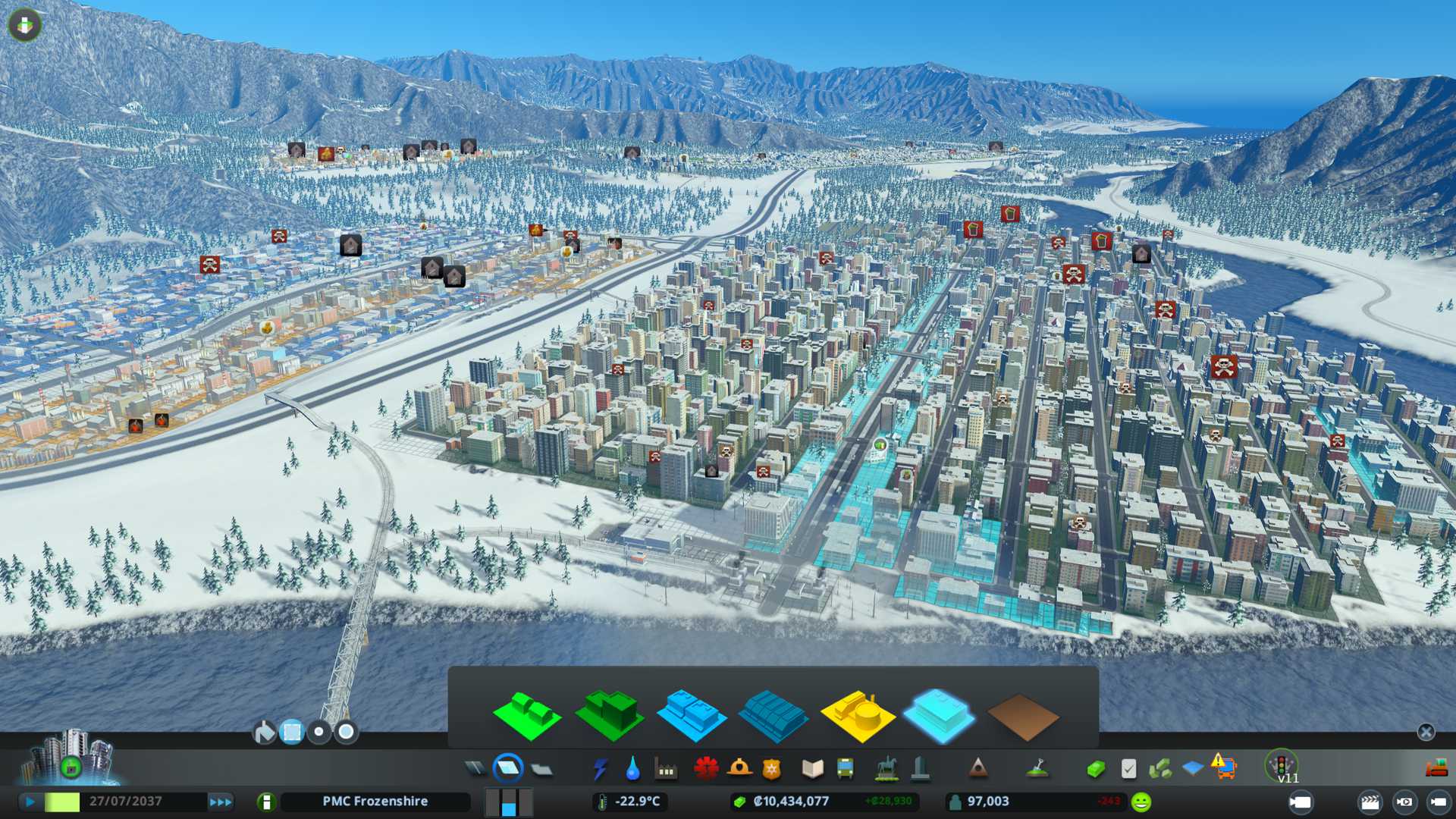Change simulation speed with triple arrows
This screenshot has height=819, width=1456.
(221, 802)
